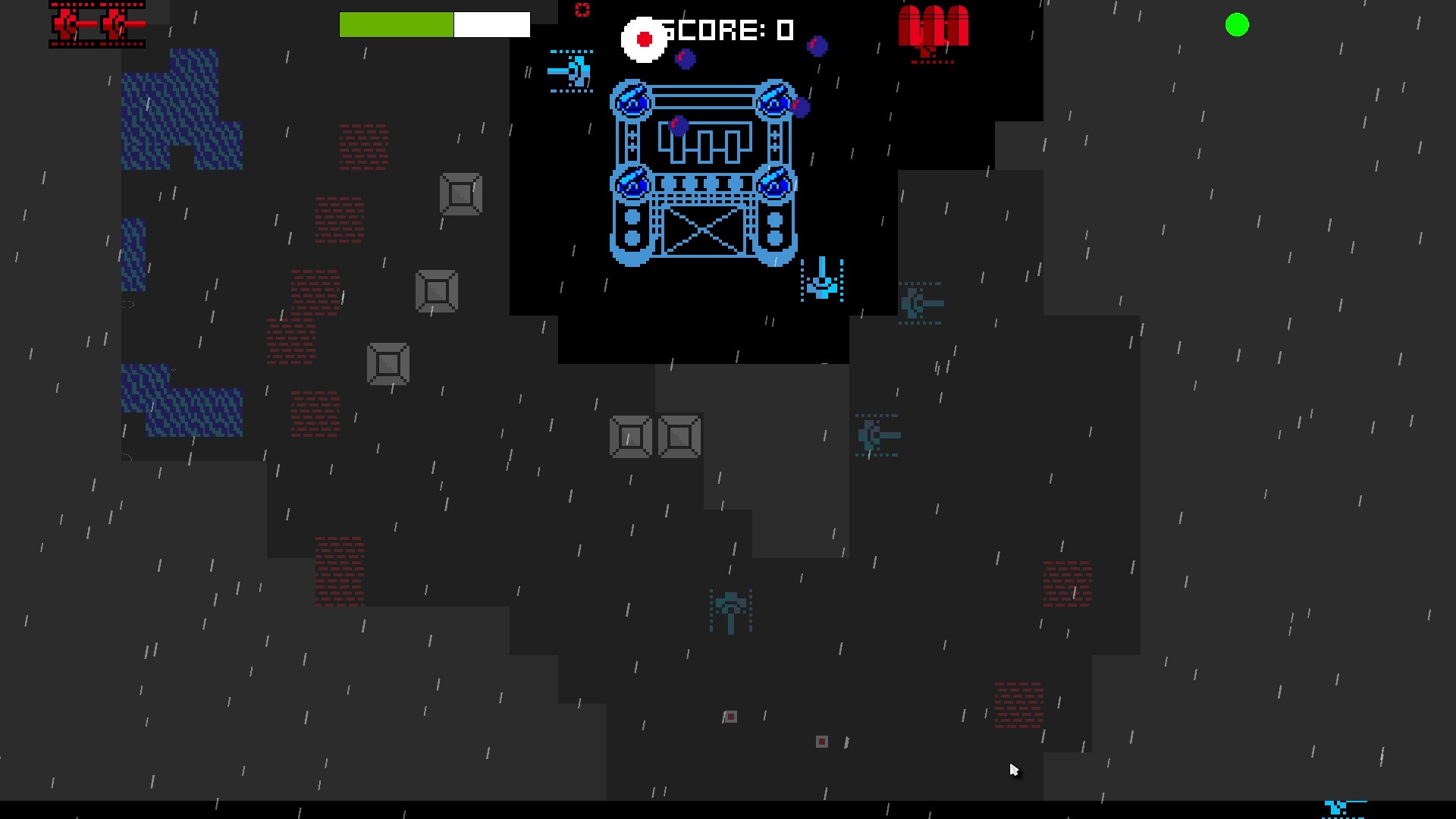The image size is (1456, 819).
Task: Select the cyan cannon turret left of the base
Action: pos(571,71)
